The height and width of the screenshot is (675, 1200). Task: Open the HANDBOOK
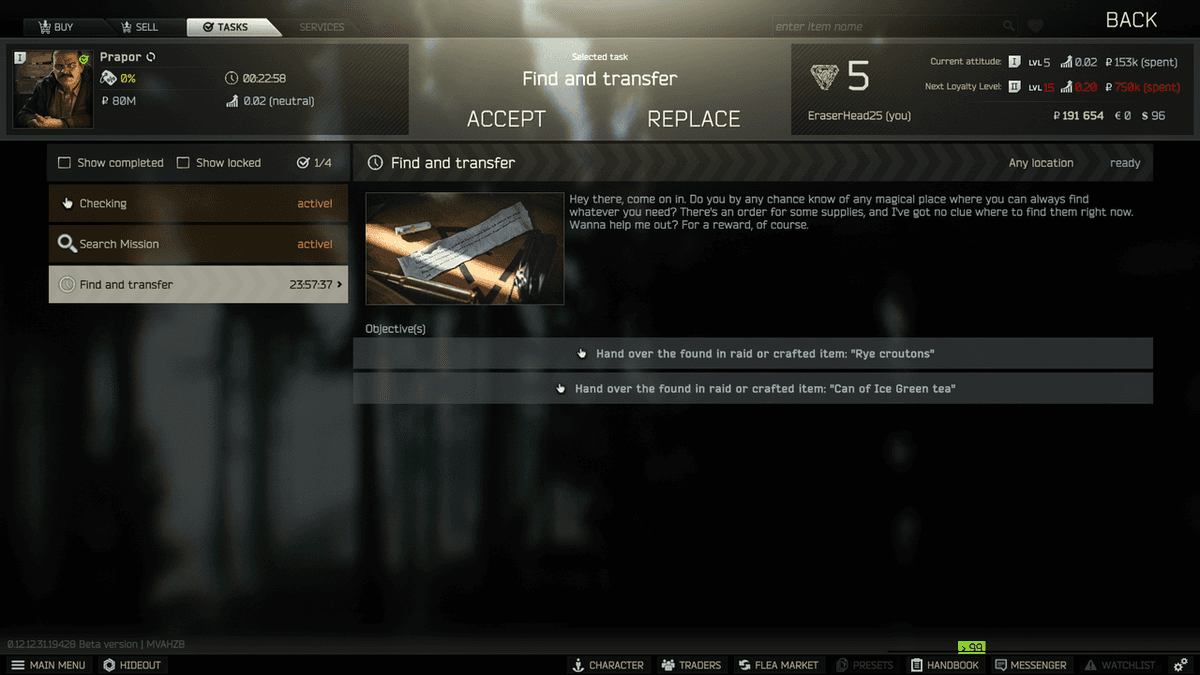coord(944,665)
